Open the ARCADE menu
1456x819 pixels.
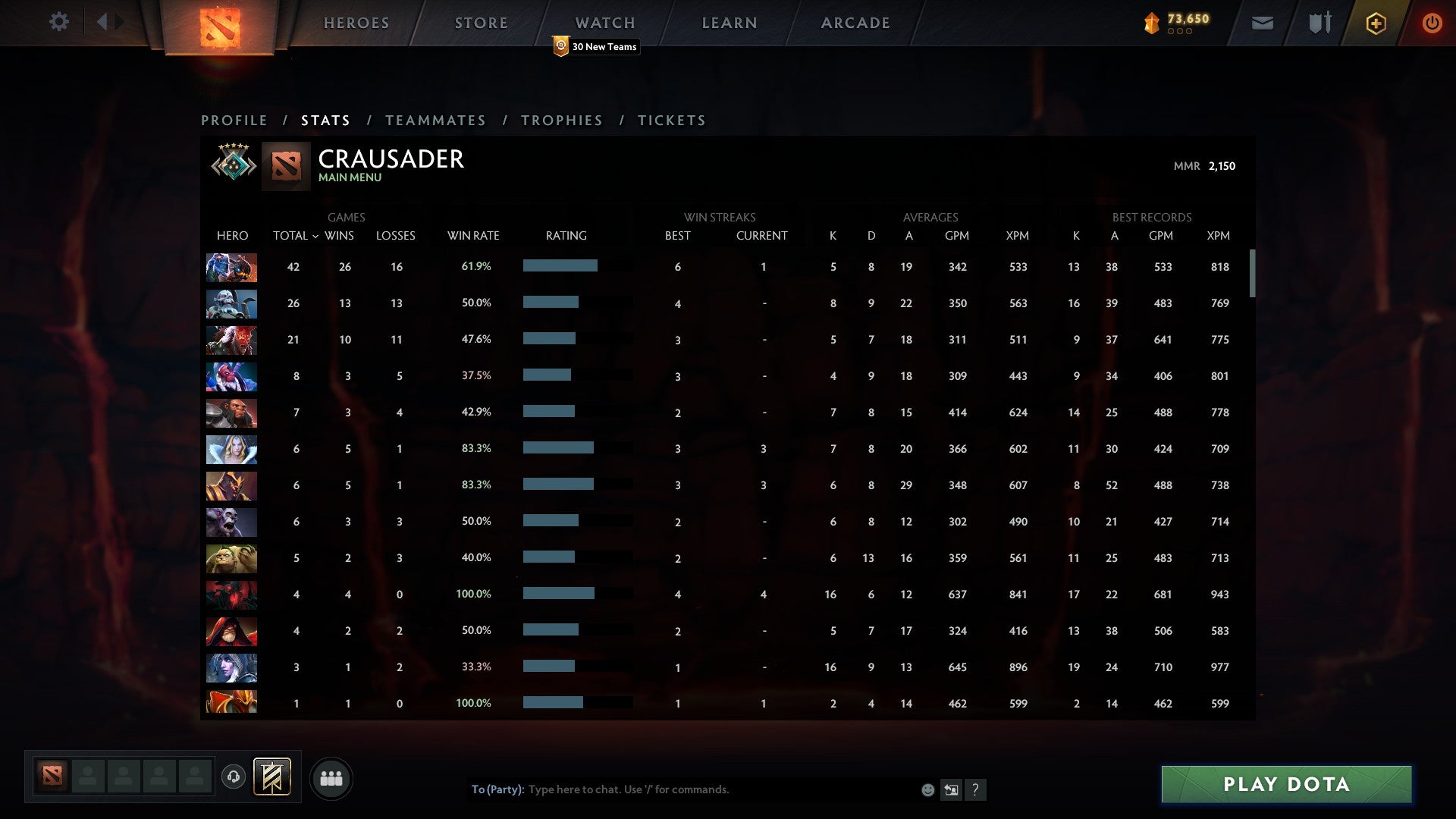855,22
